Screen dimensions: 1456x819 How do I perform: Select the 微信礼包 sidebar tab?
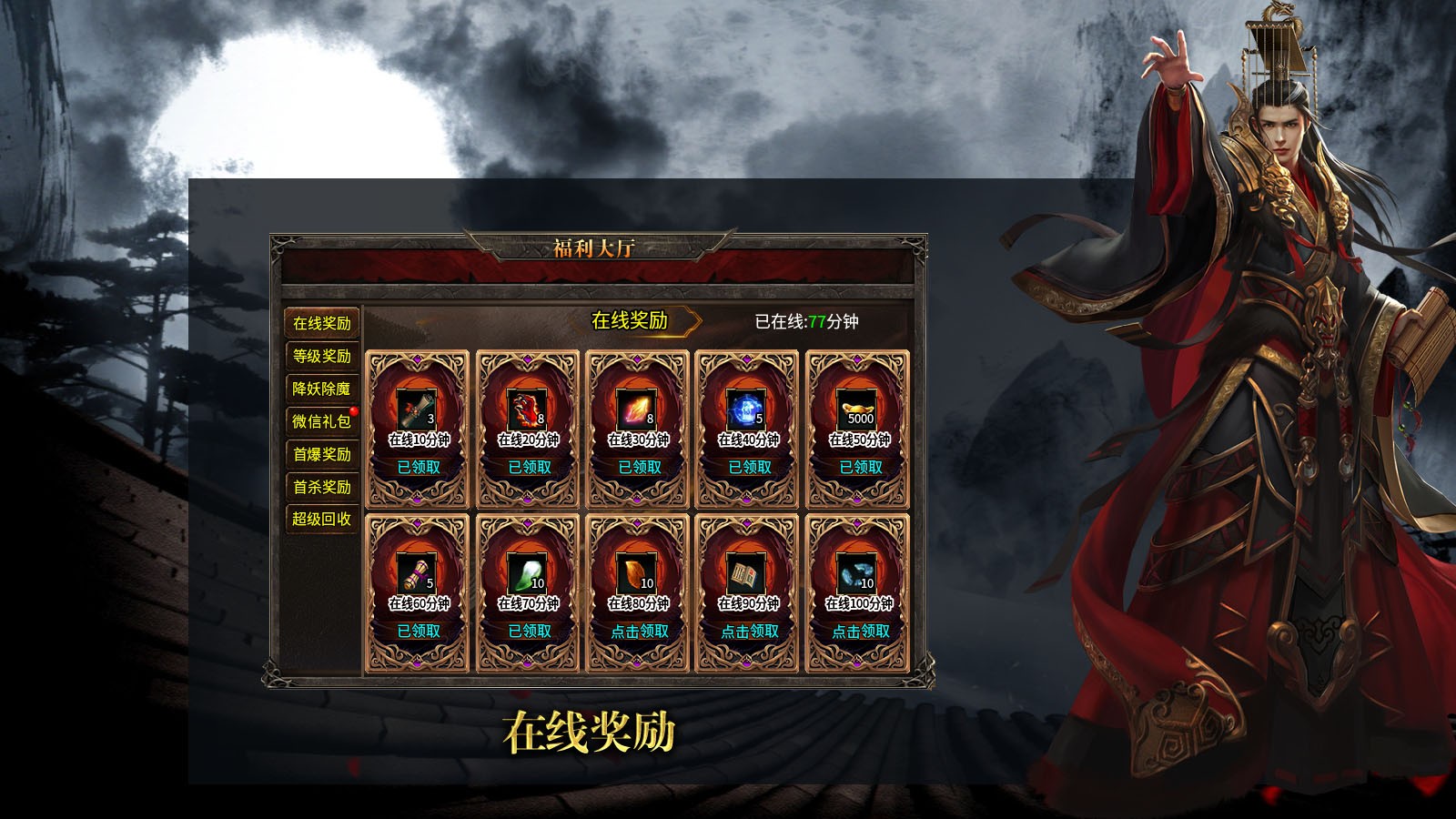coord(320,421)
